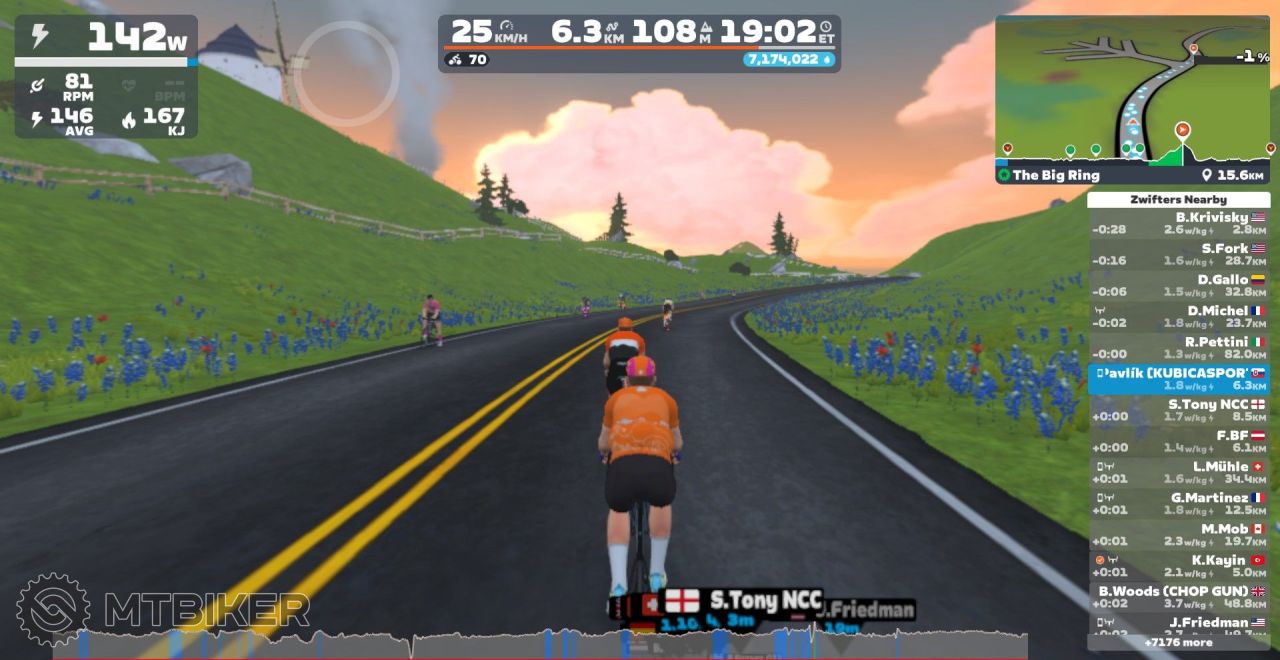Select the highlighted Pavlík (KUBICASPORT) row
This screenshot has width=1280, height=660.
click(x=1178, y=379)
